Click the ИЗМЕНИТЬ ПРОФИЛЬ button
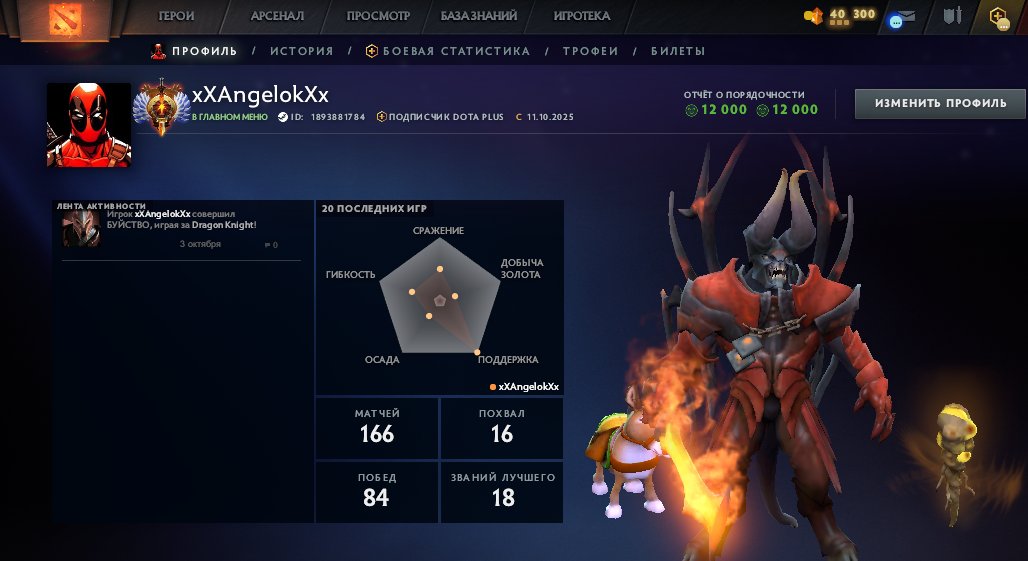Screen dimensions: 1028x561 point(940,104)
